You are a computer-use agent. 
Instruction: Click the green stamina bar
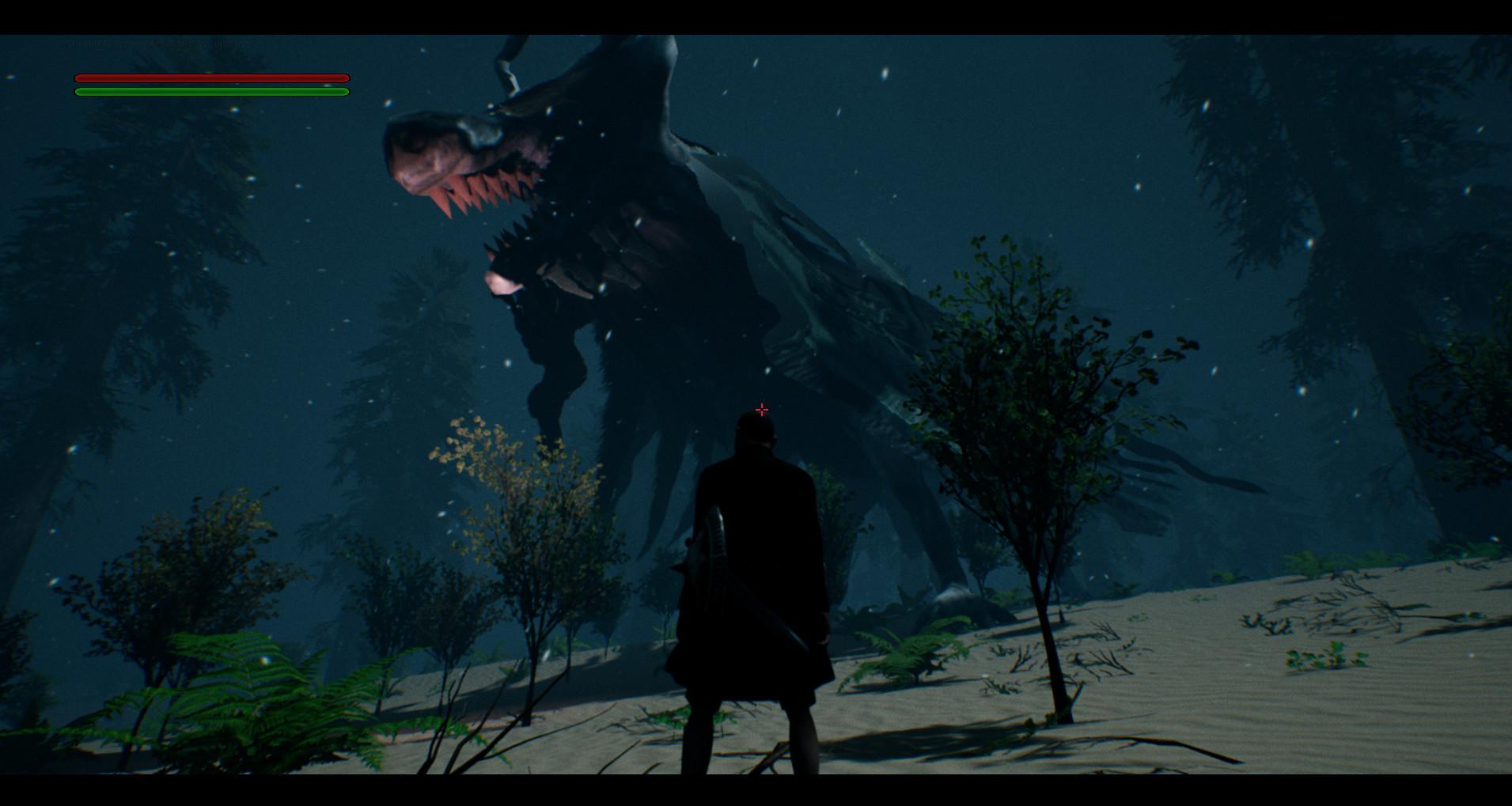(x=210, y=92)
